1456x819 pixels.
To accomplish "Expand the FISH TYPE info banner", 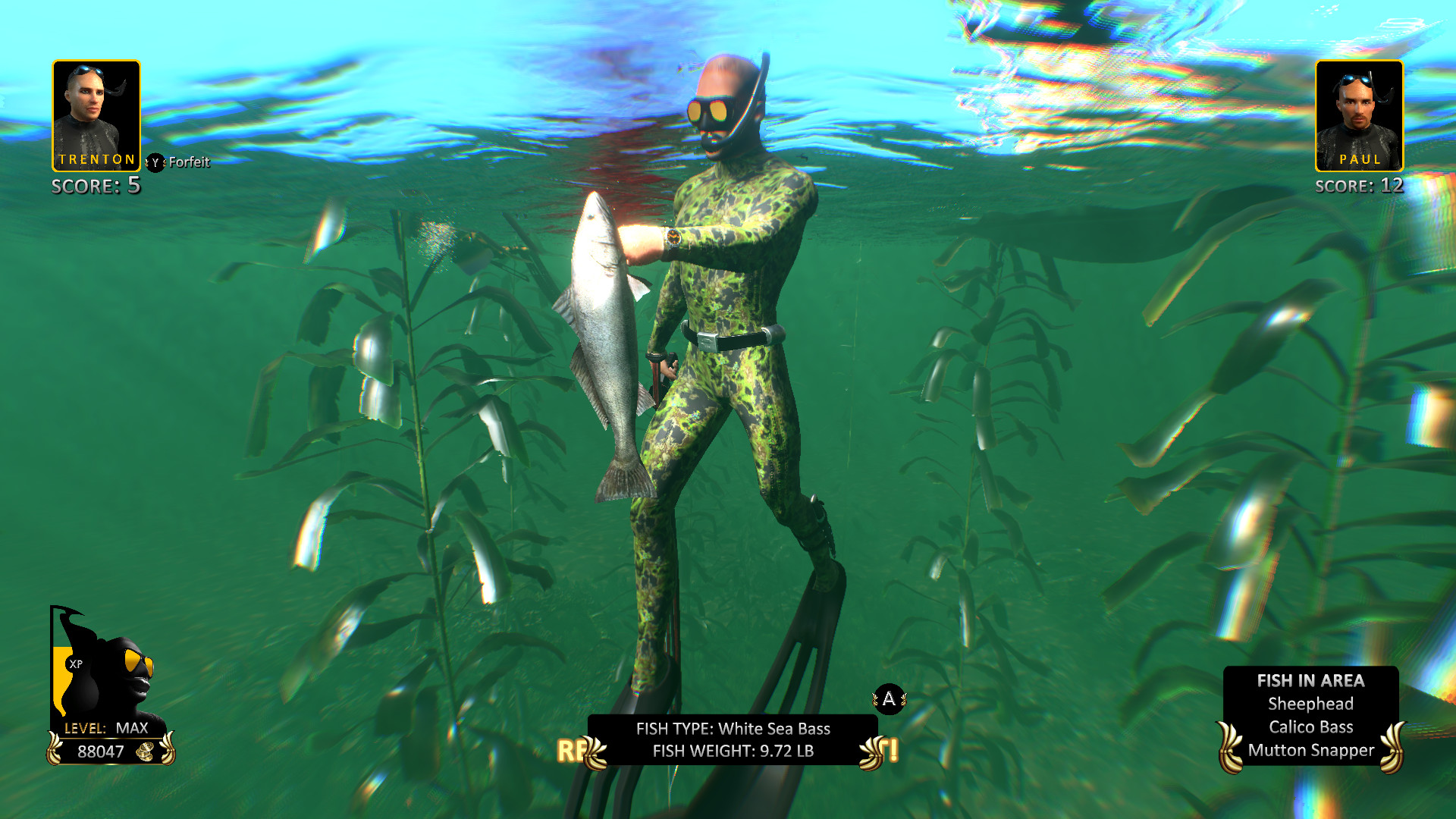I will [732, 729].
